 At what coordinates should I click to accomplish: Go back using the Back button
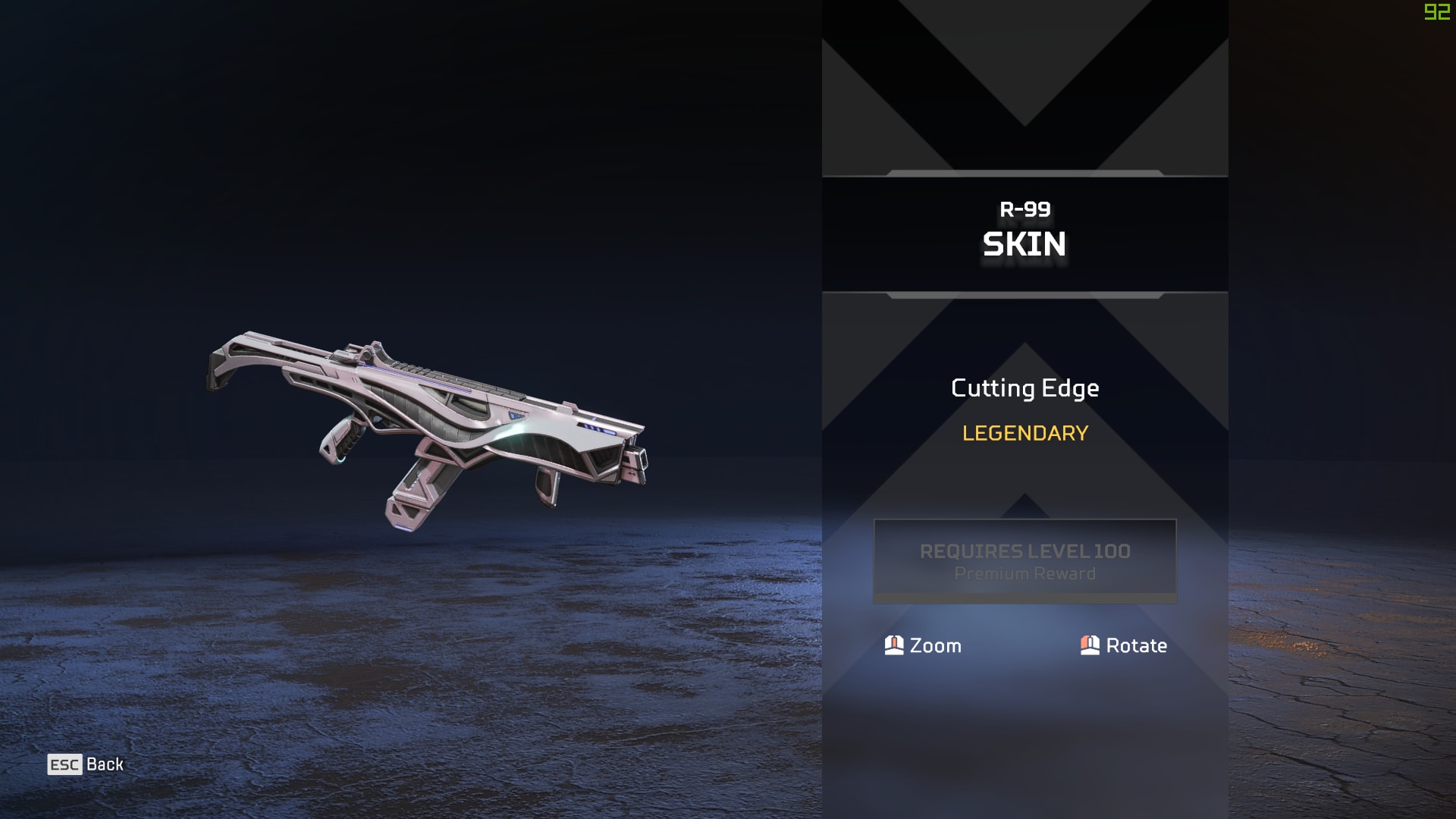86,764
